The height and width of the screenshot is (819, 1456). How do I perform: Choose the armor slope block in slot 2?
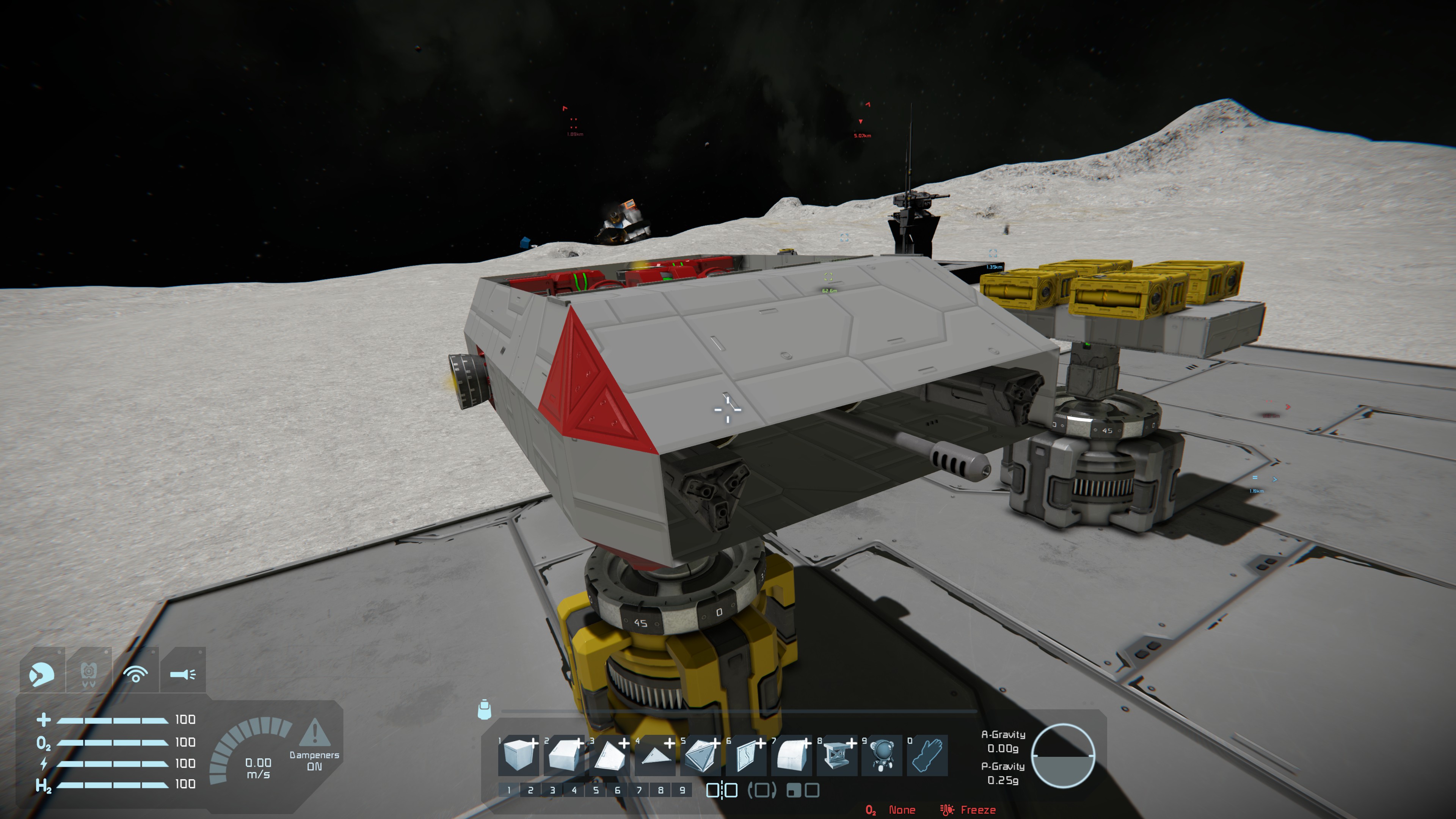click(563, 755)
